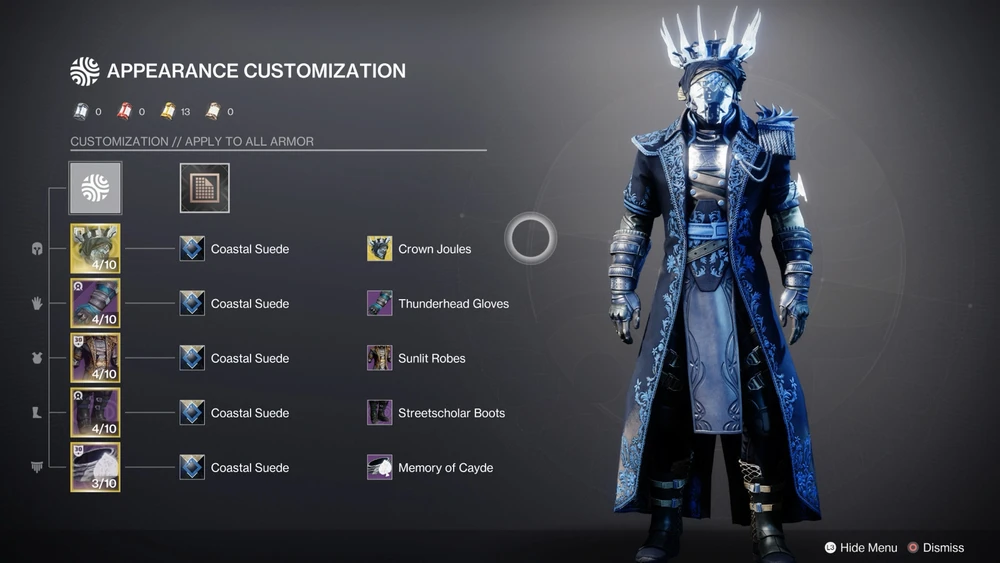
Task: Open the apply-to-all shader slot
Action: tap(204, 188)
